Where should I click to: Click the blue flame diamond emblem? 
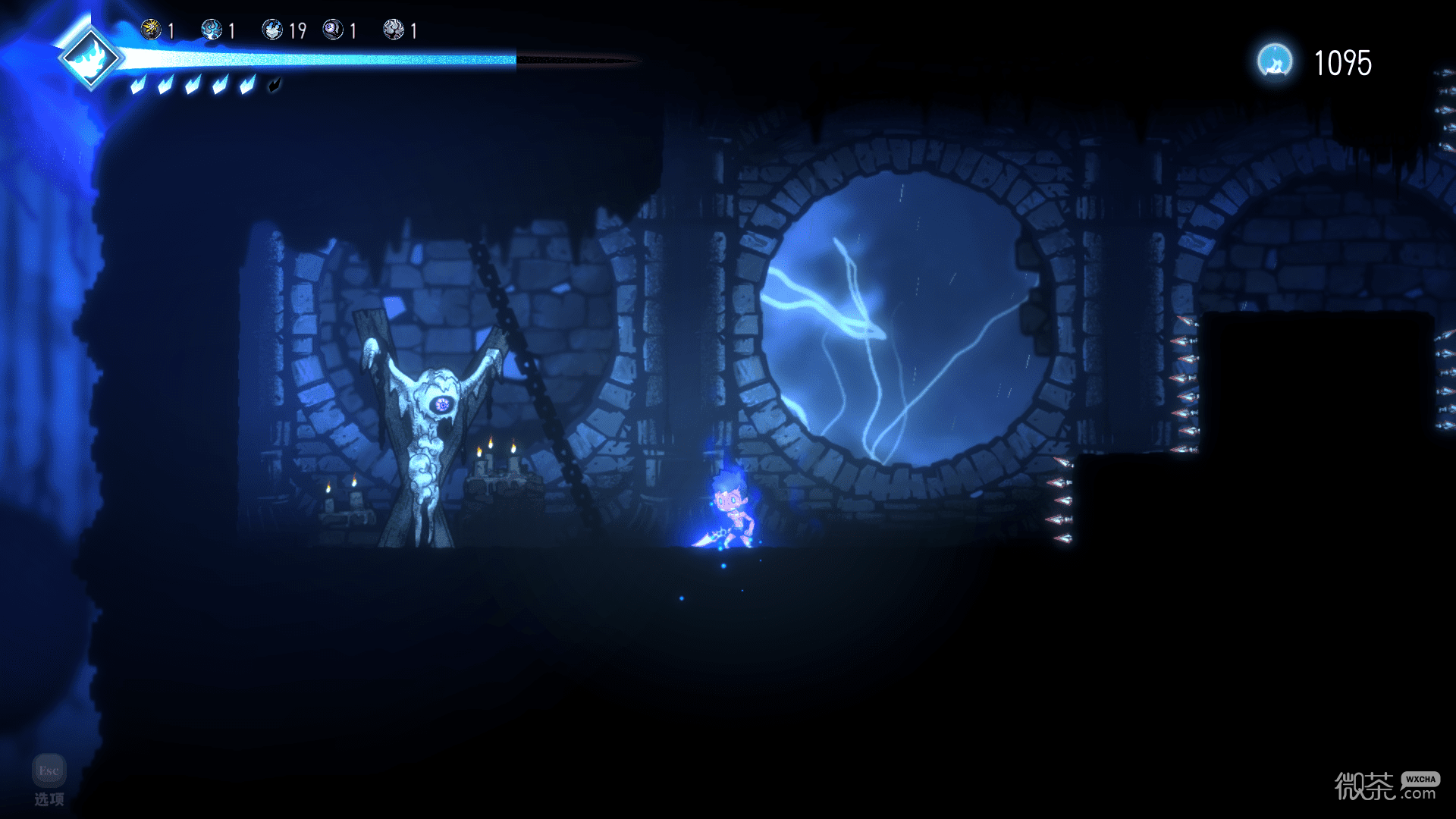[x=91, y=58]
